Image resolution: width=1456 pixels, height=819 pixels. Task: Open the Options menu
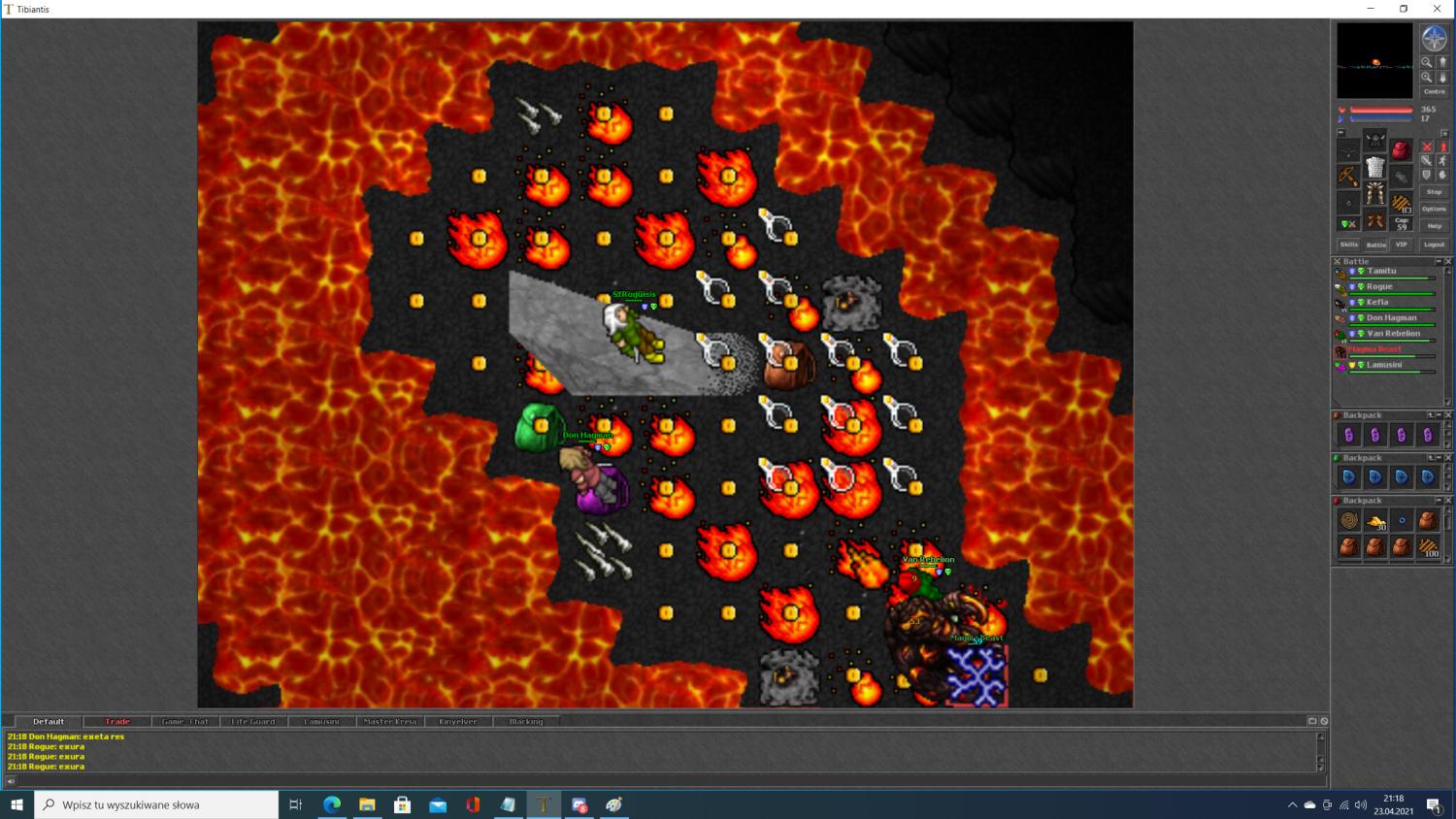coord(1434,209)
